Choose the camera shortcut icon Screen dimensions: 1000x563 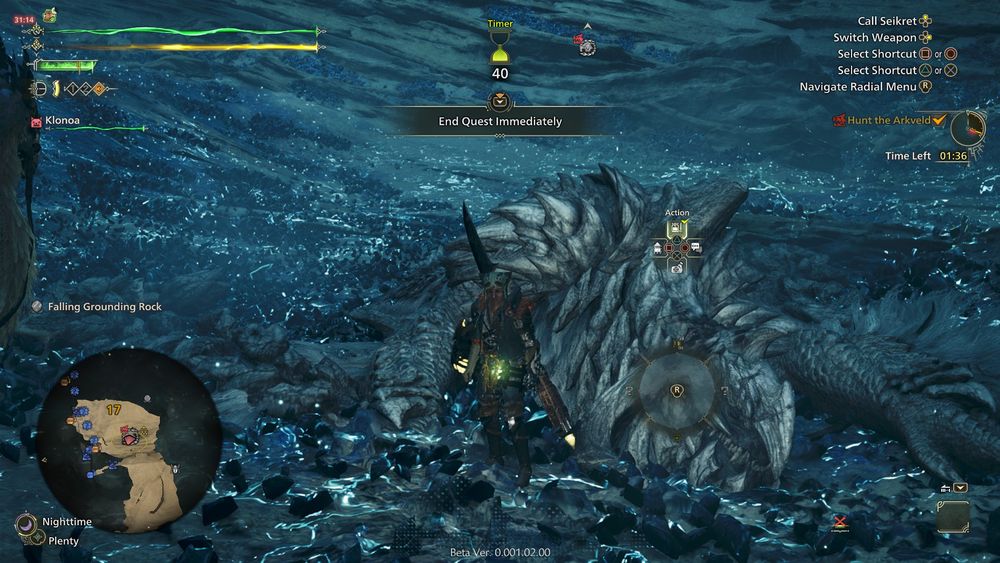click(x=677, y=267)
